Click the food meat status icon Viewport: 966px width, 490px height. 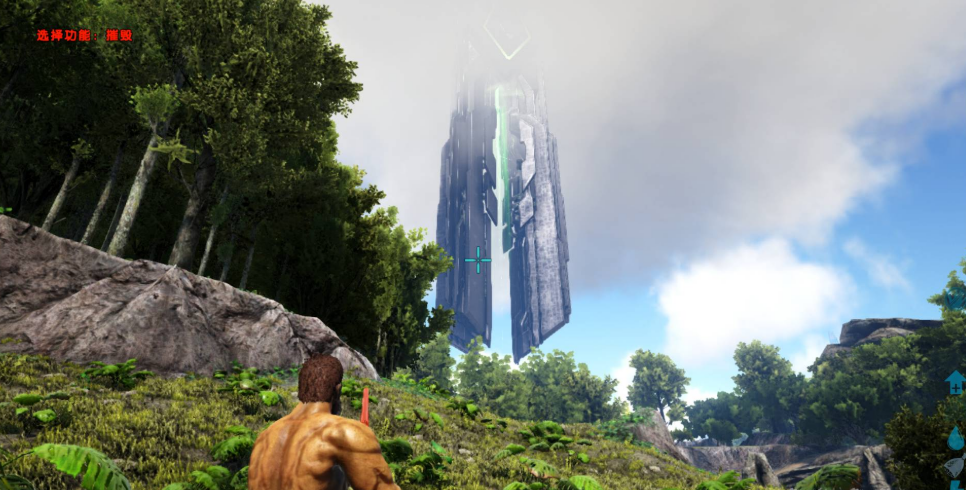pos(956,468)
